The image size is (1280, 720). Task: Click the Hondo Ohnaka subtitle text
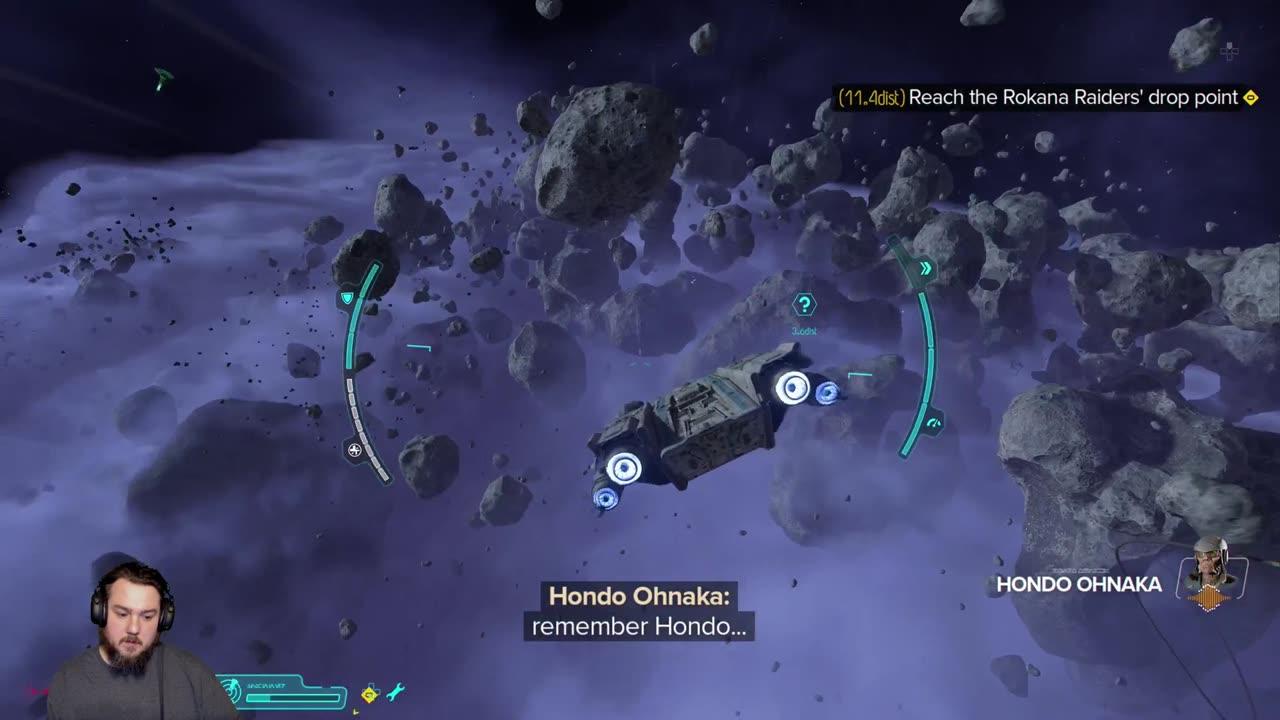(640, 598)
